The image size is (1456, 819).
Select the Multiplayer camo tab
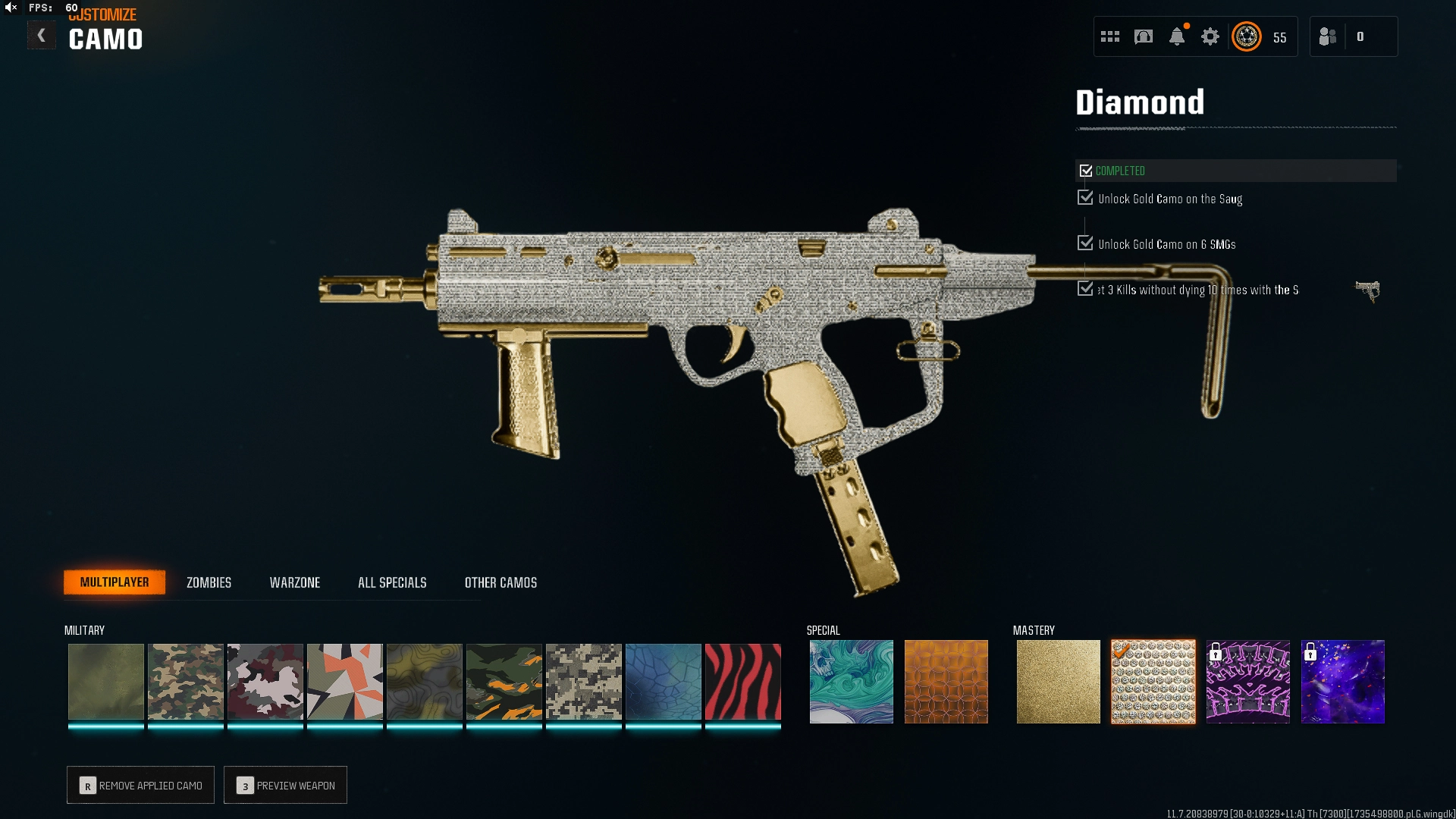pyautogui.click(x=115, y=582)
